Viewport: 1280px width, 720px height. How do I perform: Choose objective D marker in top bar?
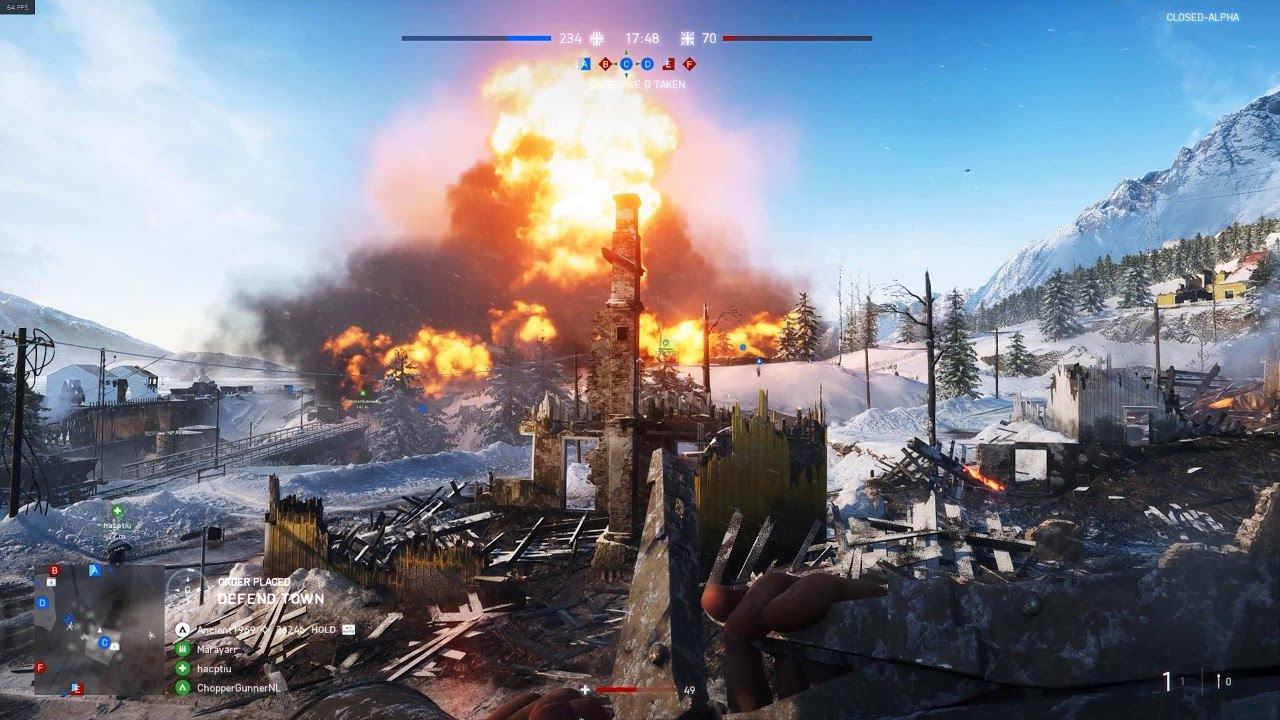tap(647, 64)
